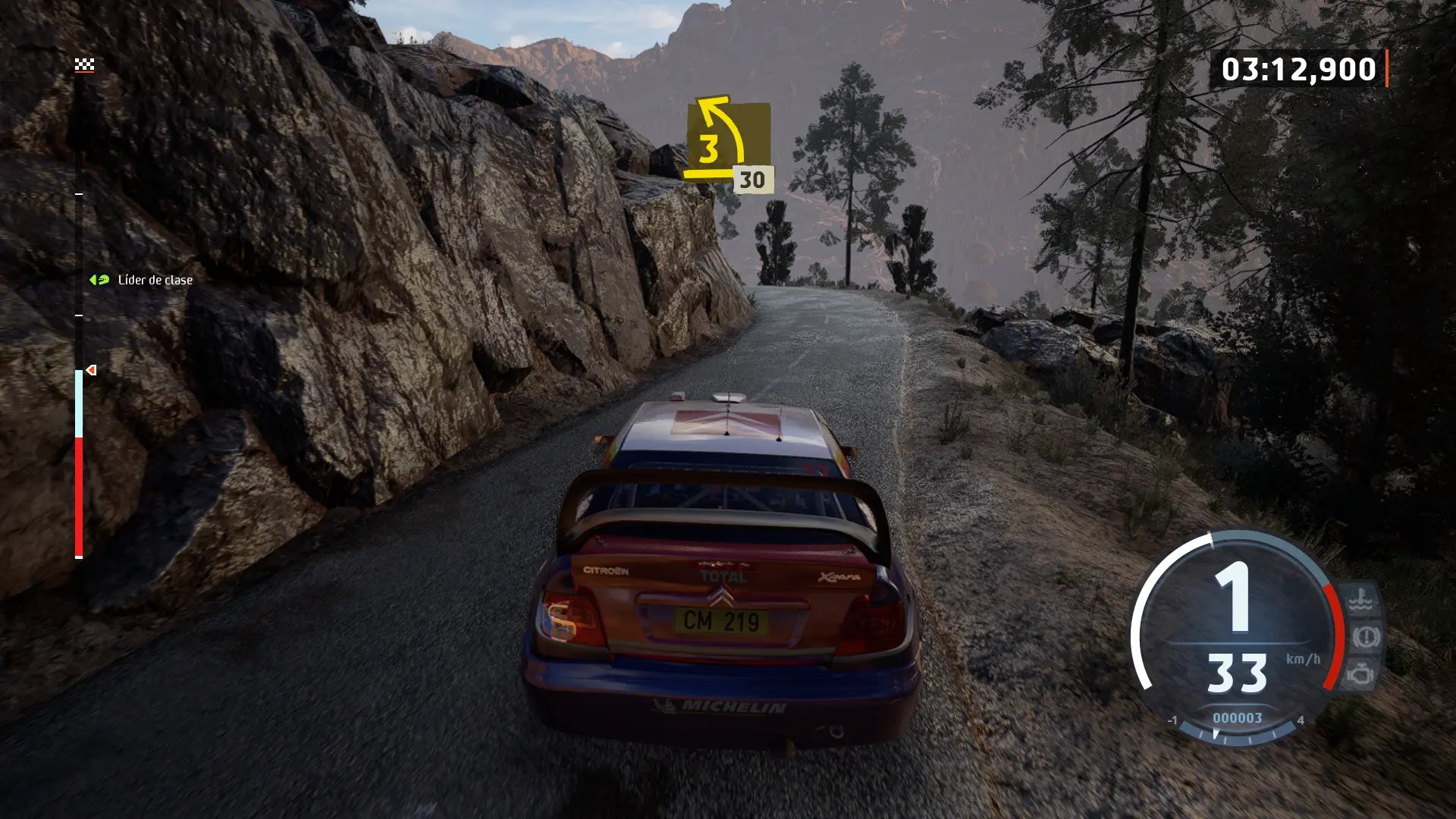
Task: Select the coolant temperature warning icon
Action: point(1360,600)
